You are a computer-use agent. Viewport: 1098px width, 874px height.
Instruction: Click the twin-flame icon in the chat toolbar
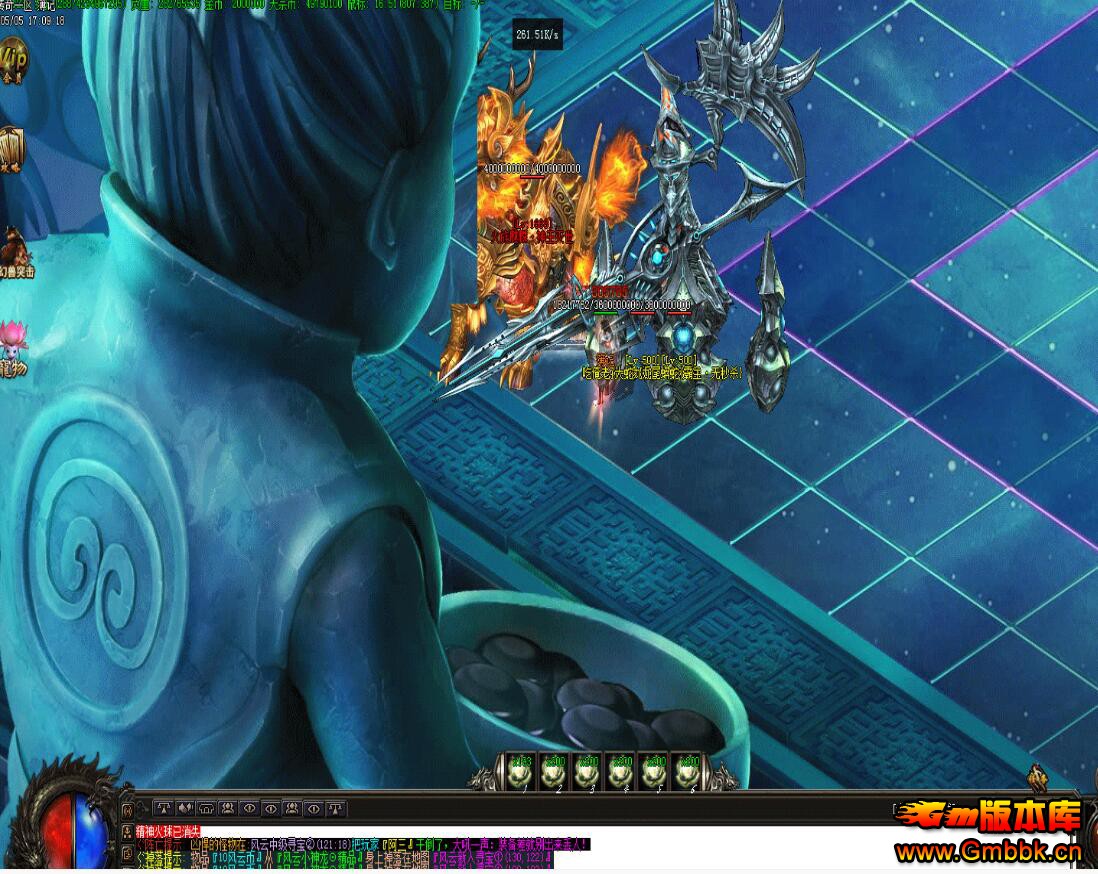coord(185,808)
